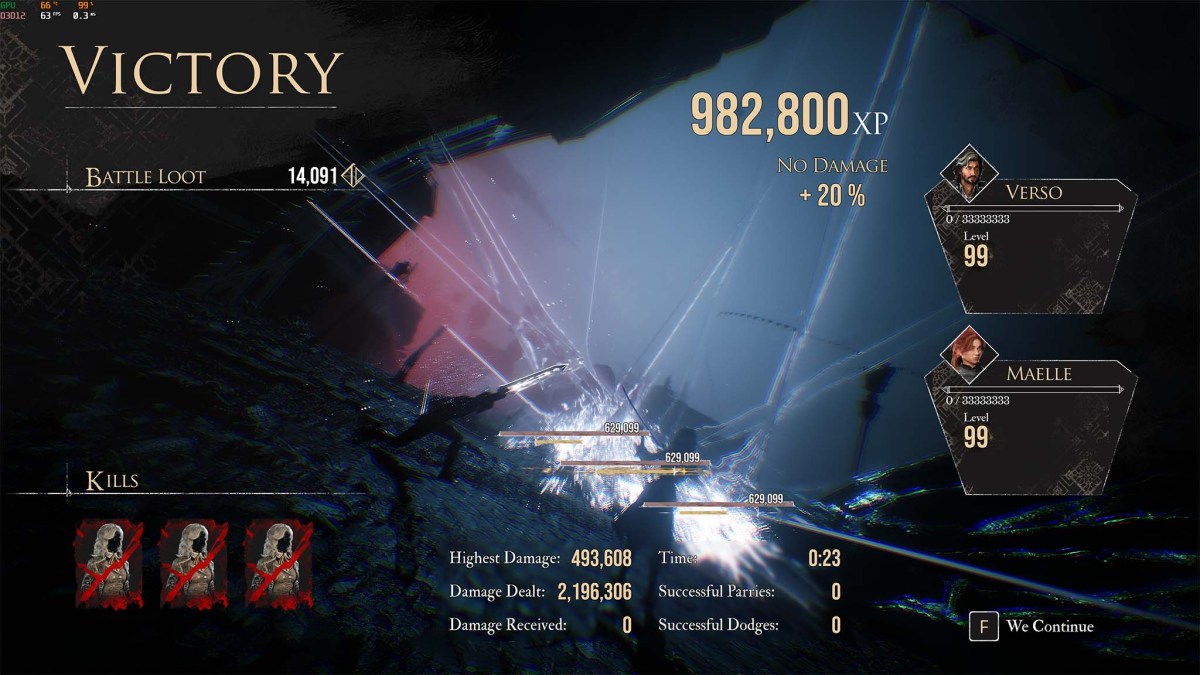
Task: Select Verso's character panel
Action: point(1034,245)
